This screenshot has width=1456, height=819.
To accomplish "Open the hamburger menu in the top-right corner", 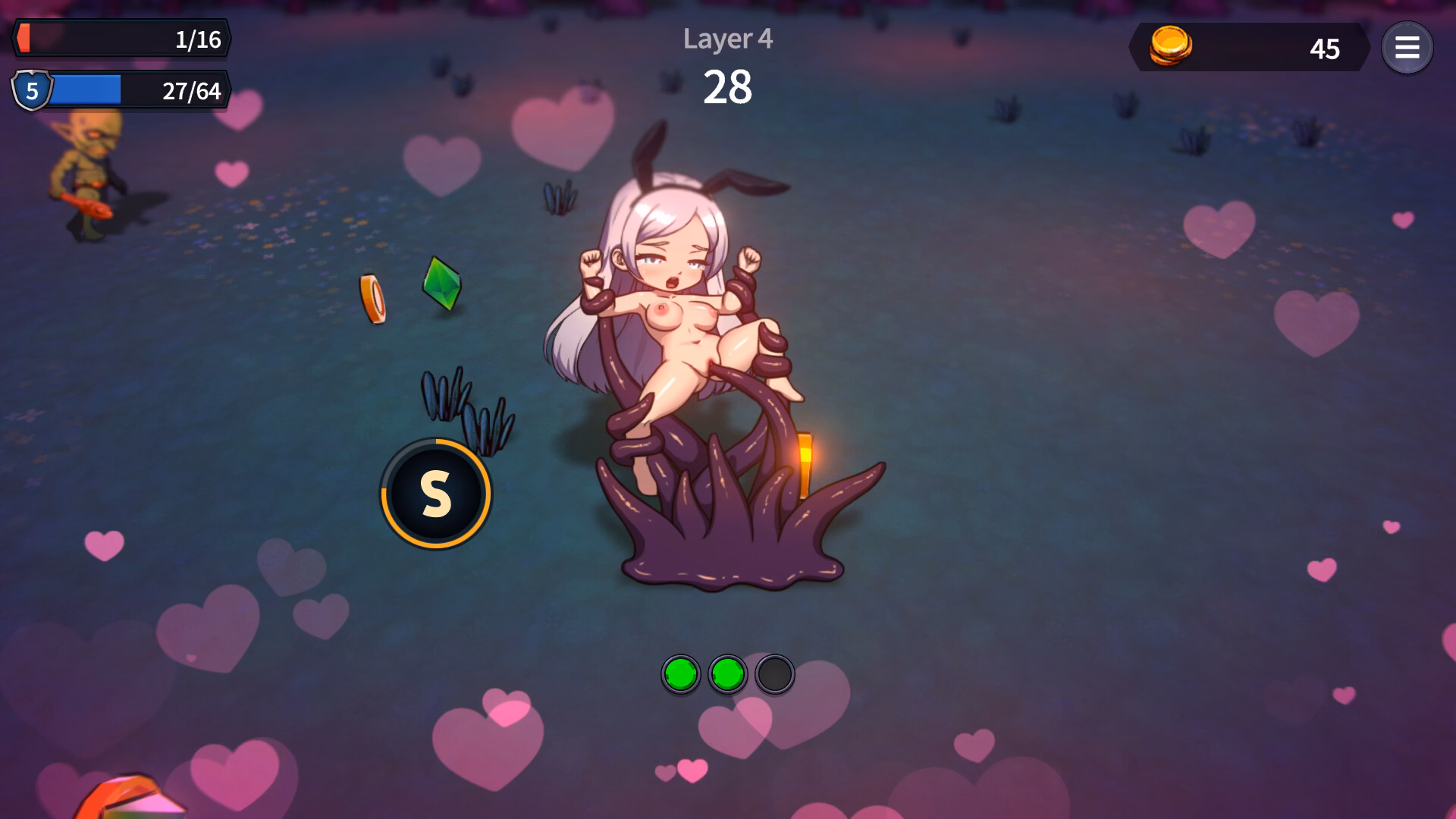I will coord(1408,48).
